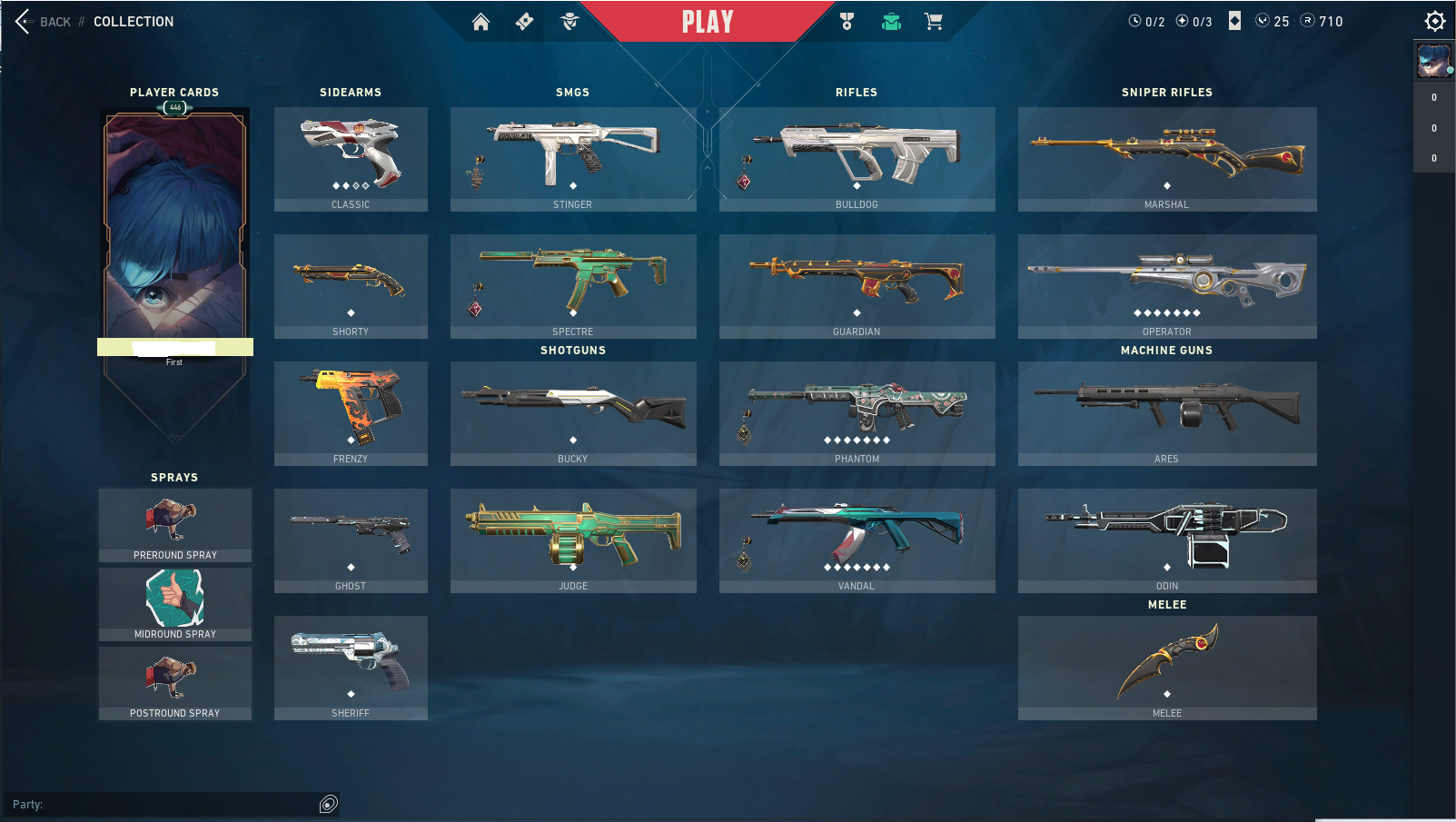Open the Store cart icon
1456x822 pixels.
coord(935,20)
